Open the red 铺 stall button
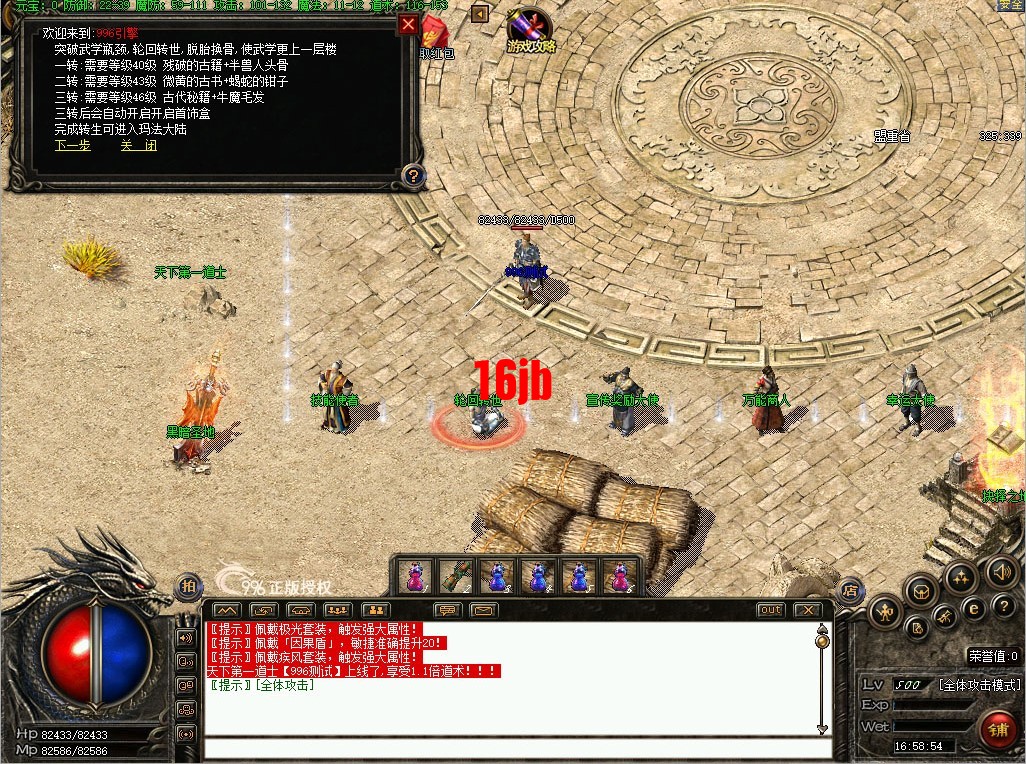This screenshot has height=764, width=1026. click(x=997, y=729)
